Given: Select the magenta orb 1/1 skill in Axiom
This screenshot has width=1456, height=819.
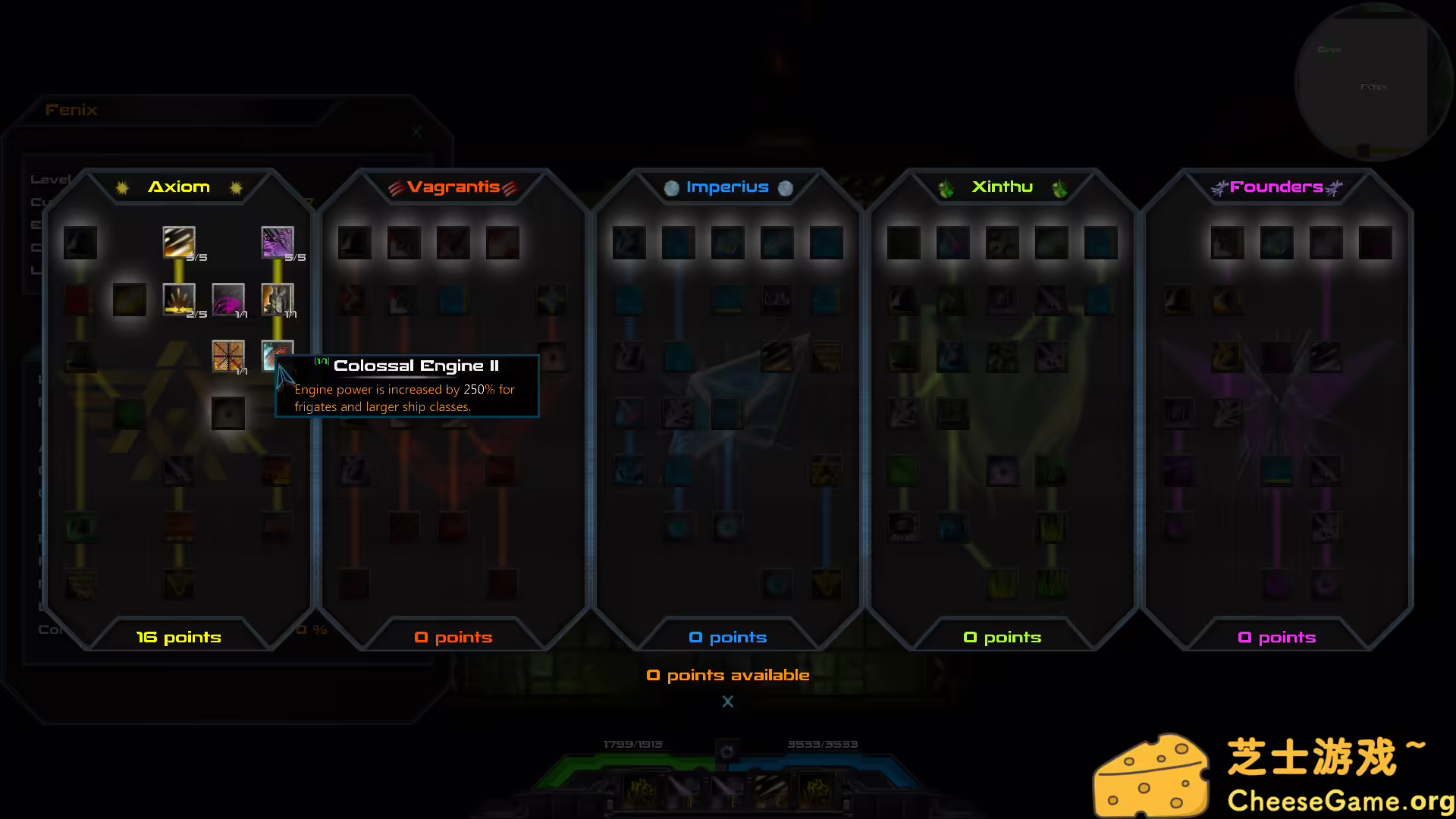Looking at the screenshot, I should [228, 300].
